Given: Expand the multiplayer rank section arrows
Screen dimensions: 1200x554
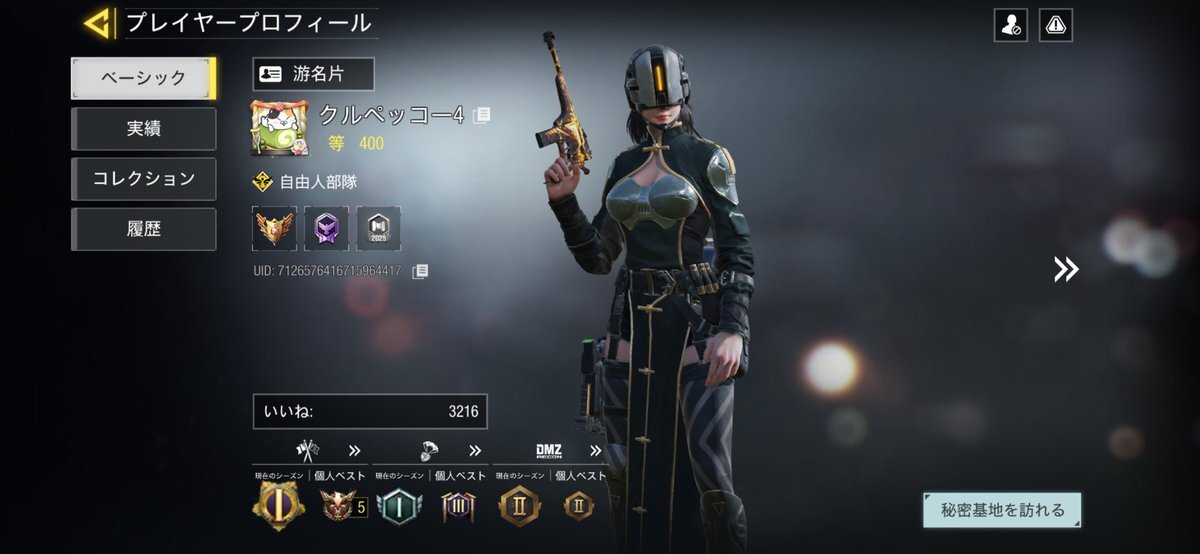Looking at the screenshot, I should point(354,450).
